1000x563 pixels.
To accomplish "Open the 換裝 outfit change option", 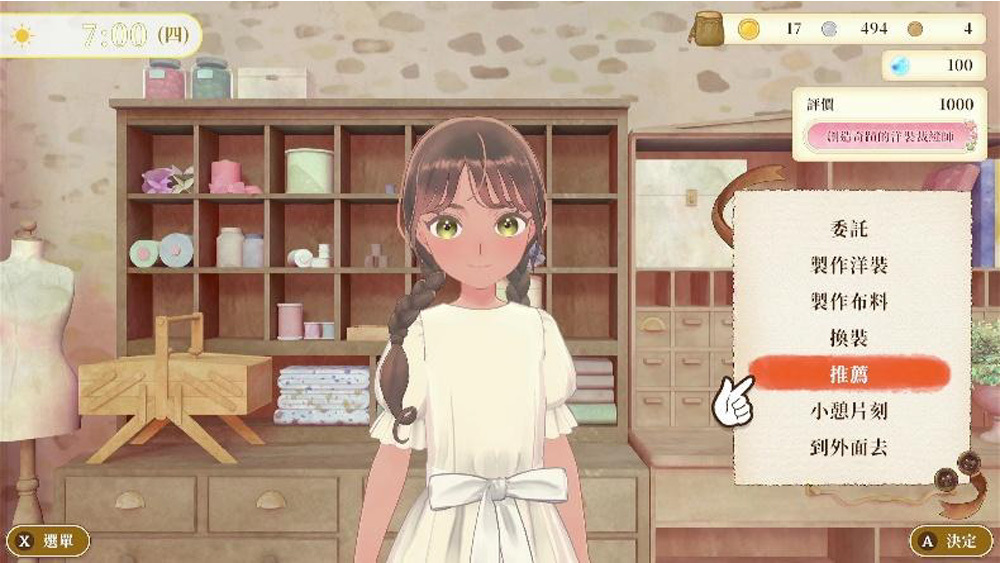I will 849,337.
